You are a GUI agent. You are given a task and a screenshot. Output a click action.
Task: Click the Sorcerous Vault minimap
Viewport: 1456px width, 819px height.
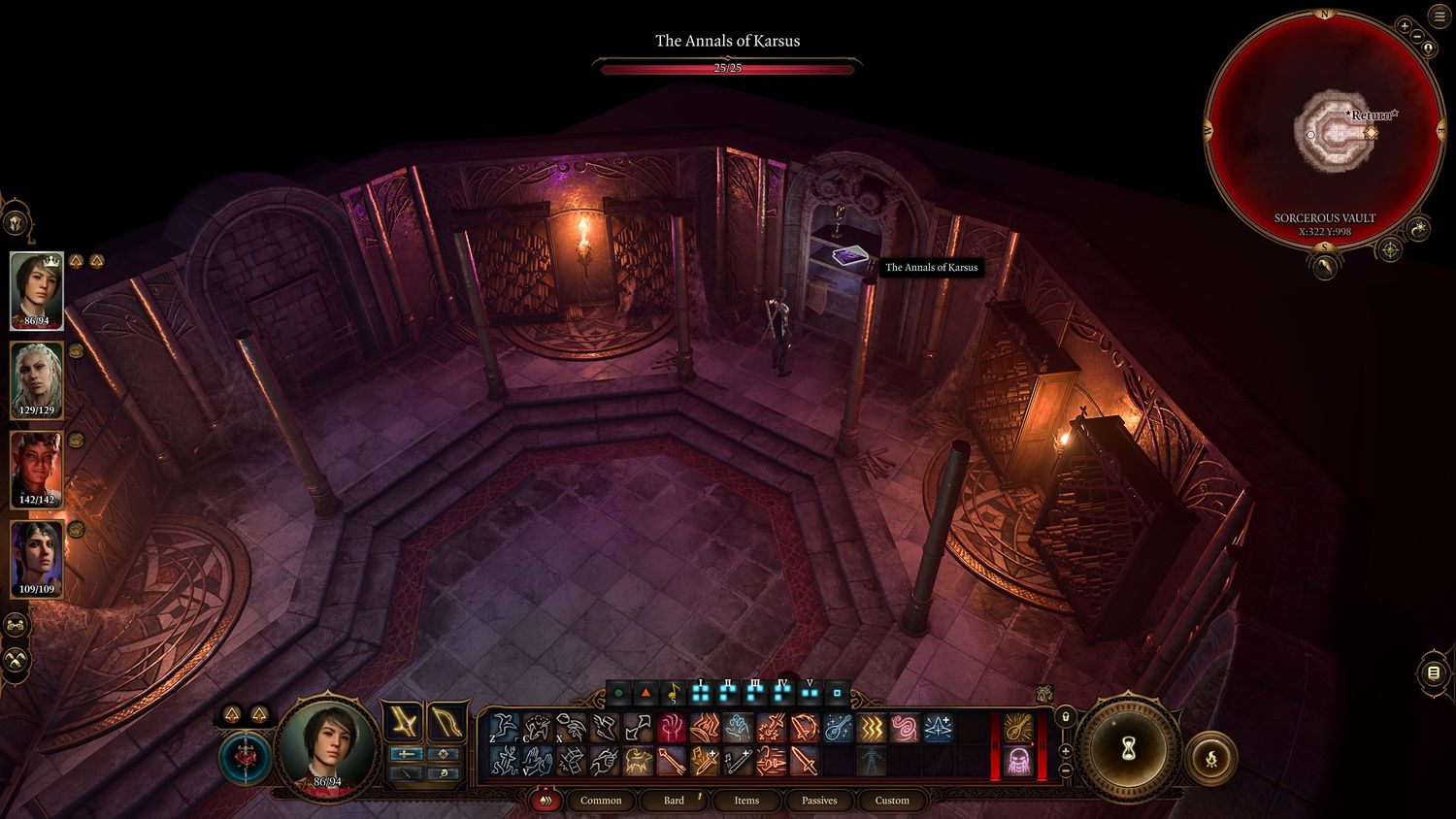click(1324, 131)
